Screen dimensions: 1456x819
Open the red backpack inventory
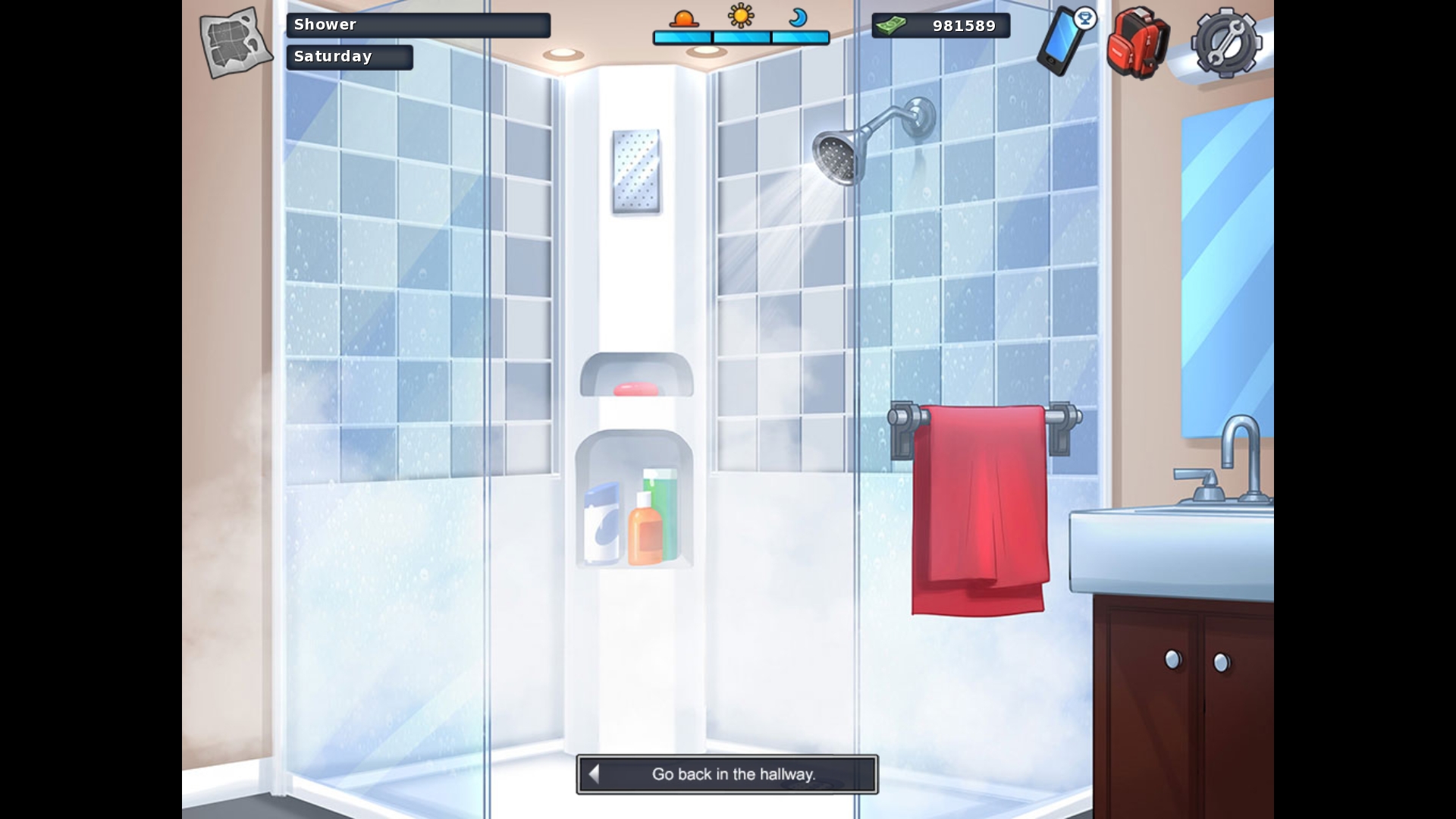pos(1137,42)
